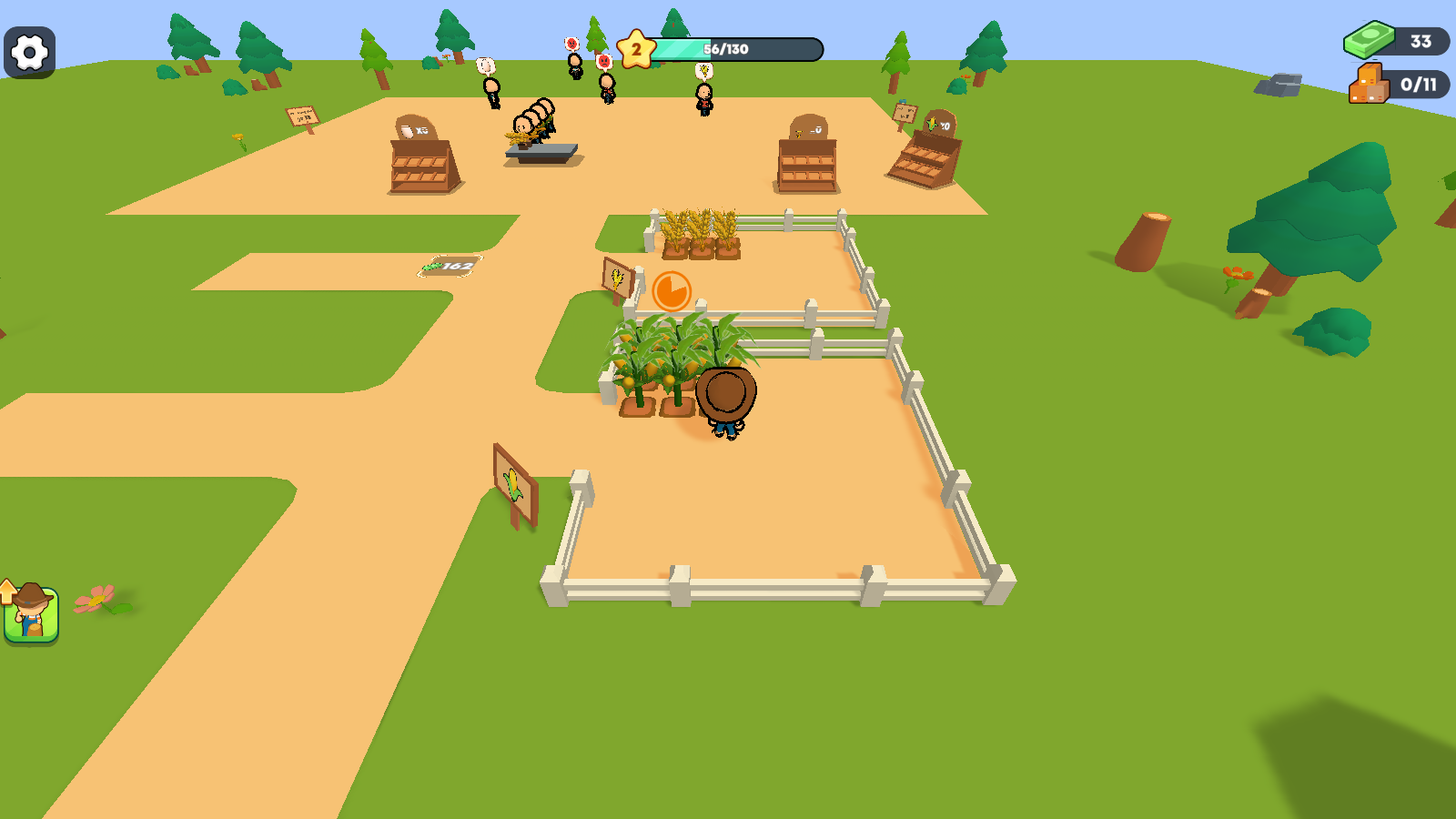This screenshot has height=819, width=1456.
Task: Select the orange timer clock above the crops
Action: pyautogui.click(x=672, y=289)
